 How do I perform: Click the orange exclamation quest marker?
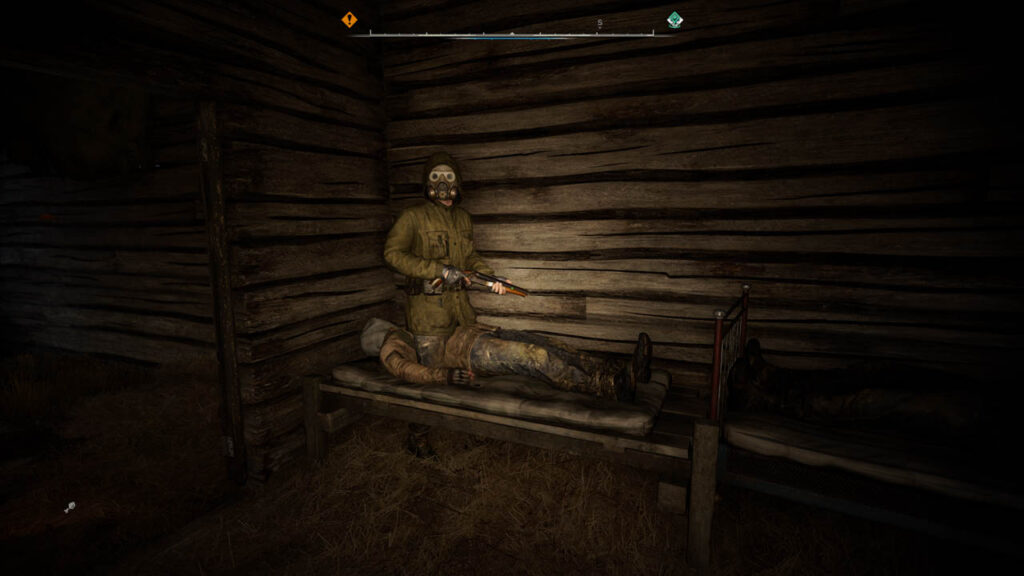point(349,19)
